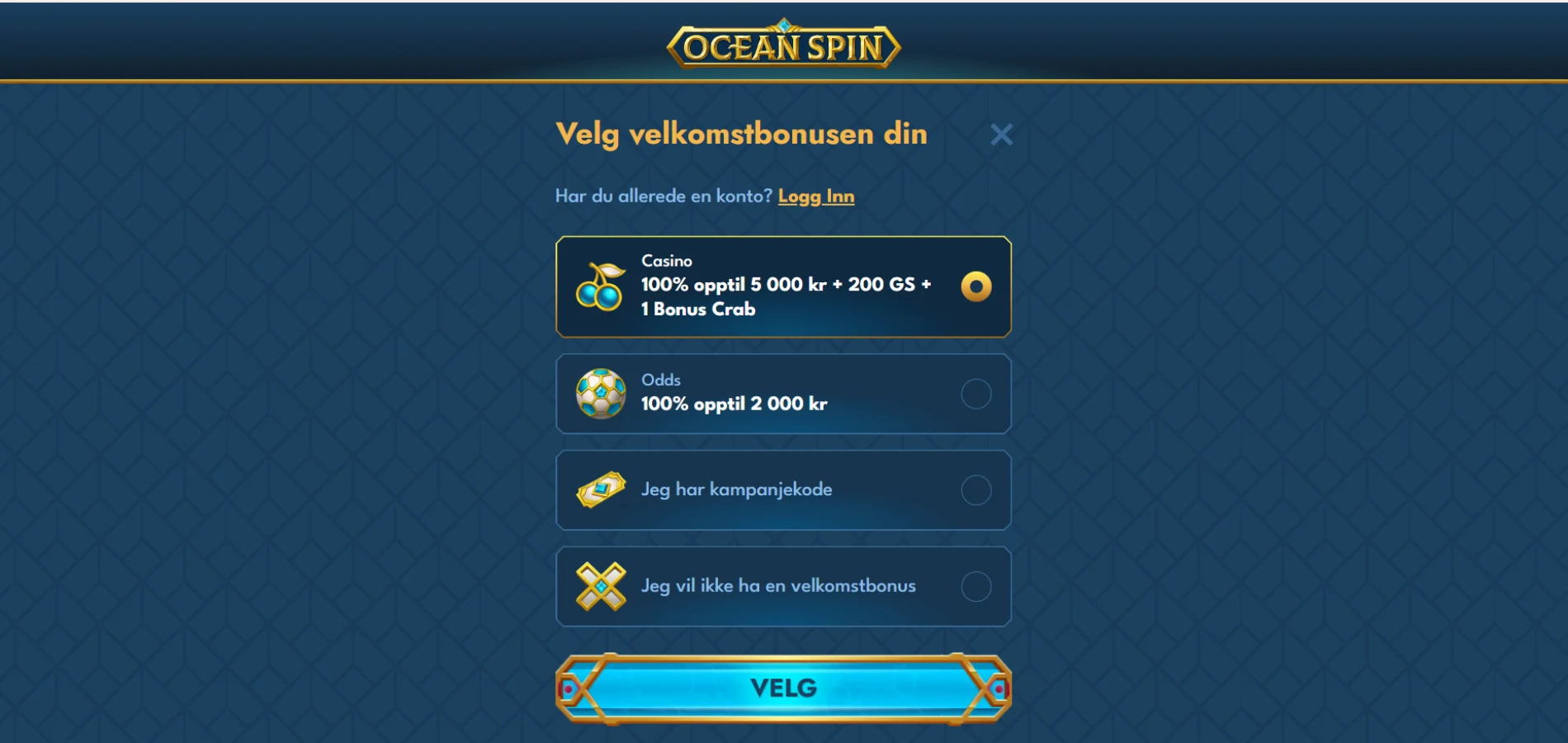This screenshot has height=743, width=1568.
Task: Click the Casino bonus card
Action: pyautogui.click(x=784, y=286)
